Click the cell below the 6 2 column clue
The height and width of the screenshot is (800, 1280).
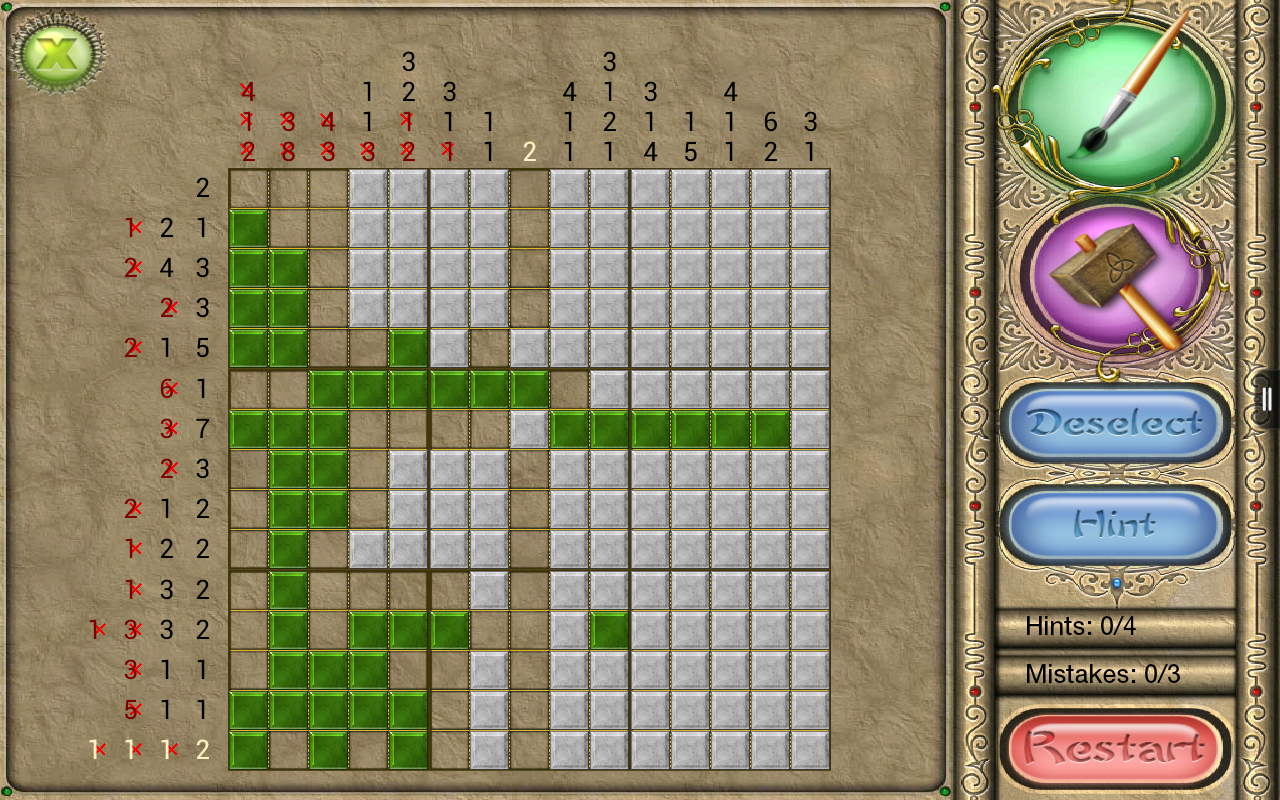770,188
